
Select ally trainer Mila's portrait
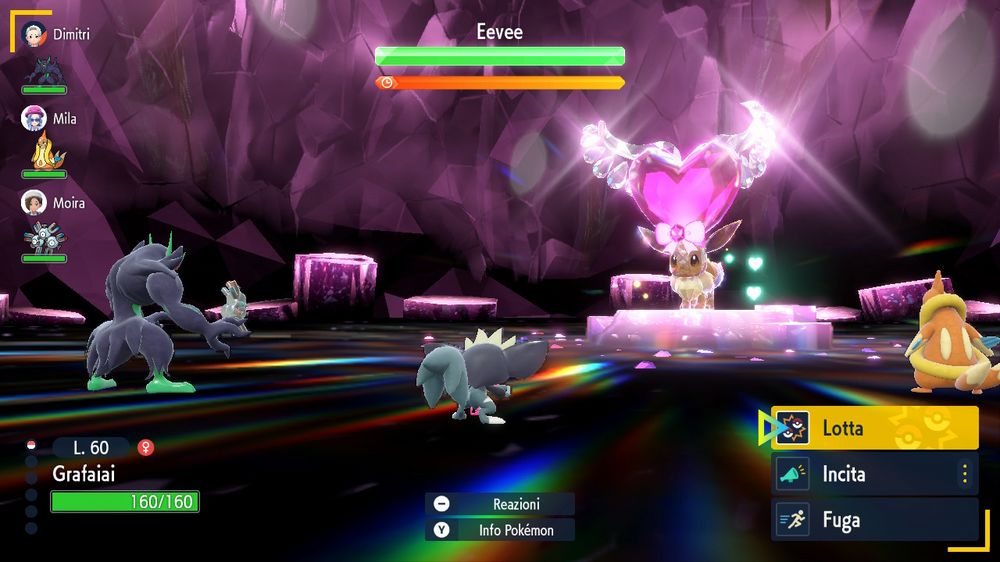pos(35,118)
